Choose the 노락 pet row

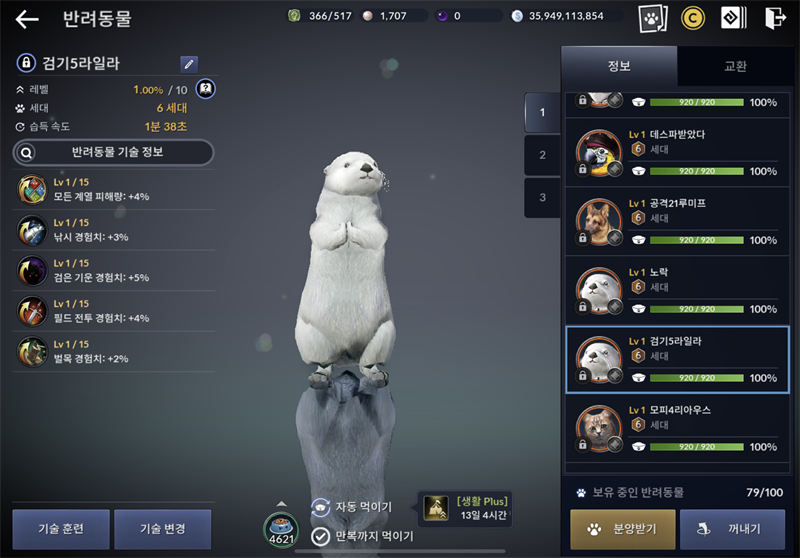coord(677,291)
